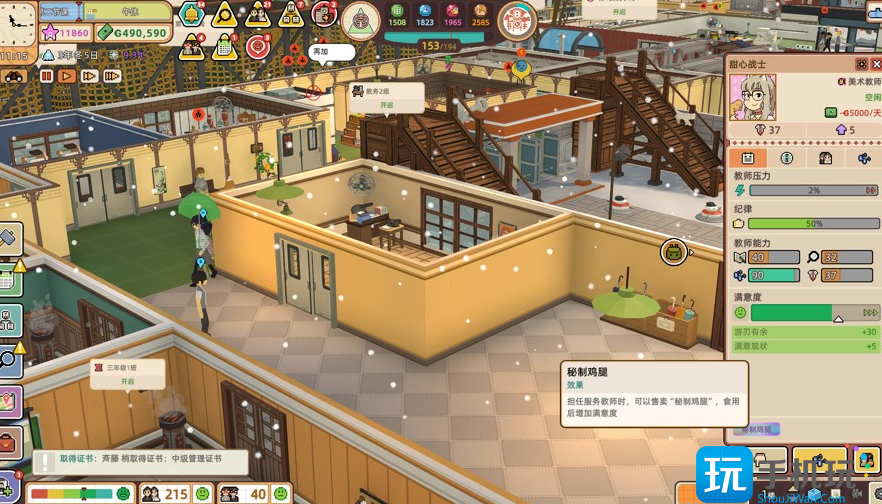Open the red briefcase menu

[x=8, y=441]
